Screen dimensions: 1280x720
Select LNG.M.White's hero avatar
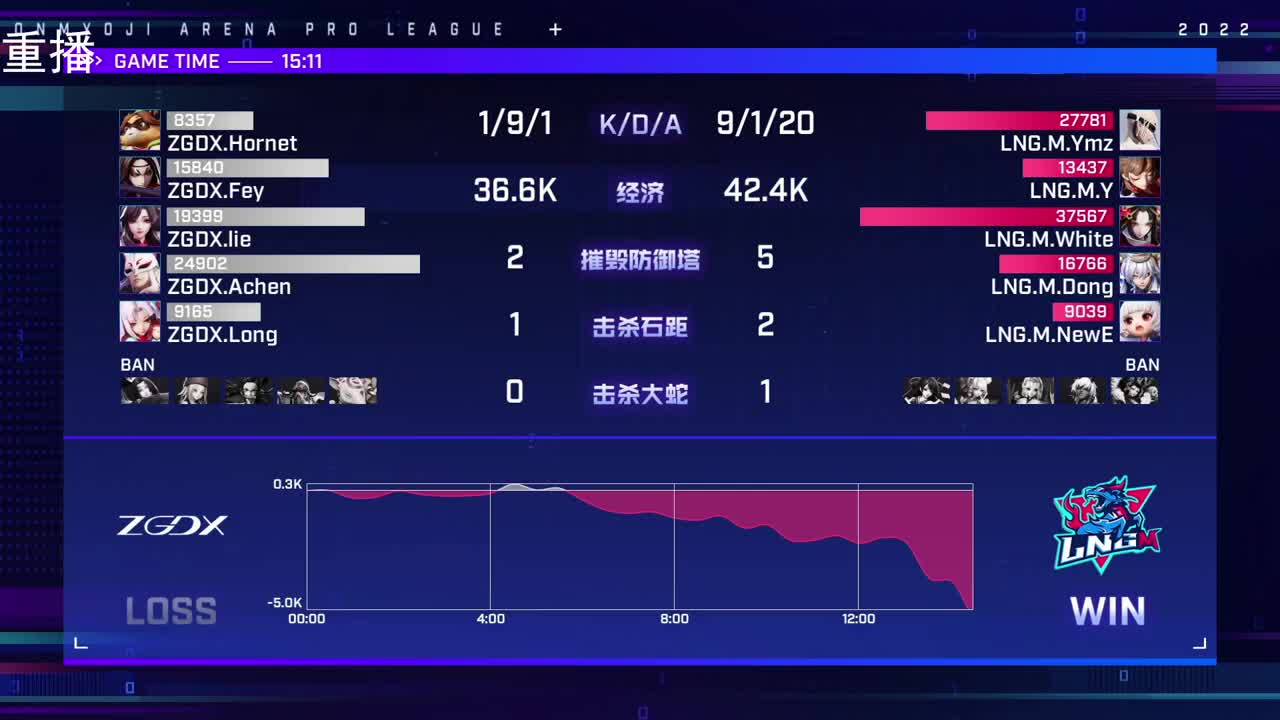tap(1141, 225)
